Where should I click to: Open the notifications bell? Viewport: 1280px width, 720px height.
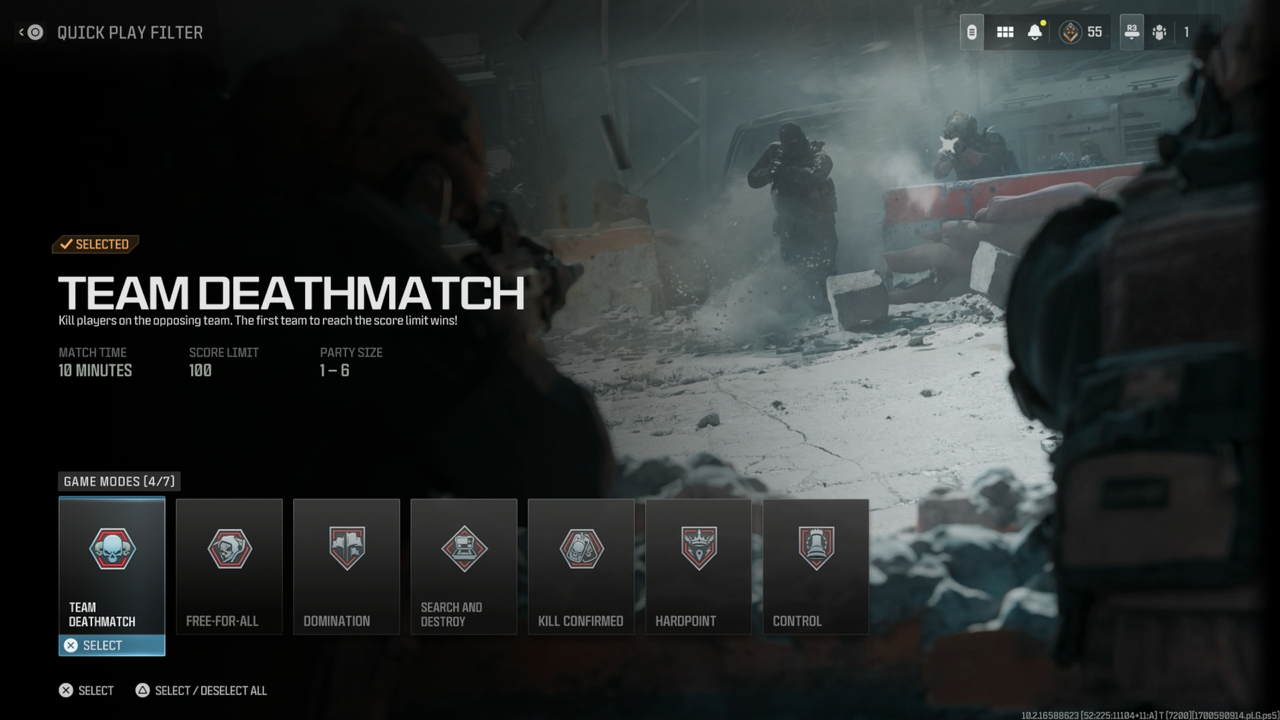[x=1037, y=31]
